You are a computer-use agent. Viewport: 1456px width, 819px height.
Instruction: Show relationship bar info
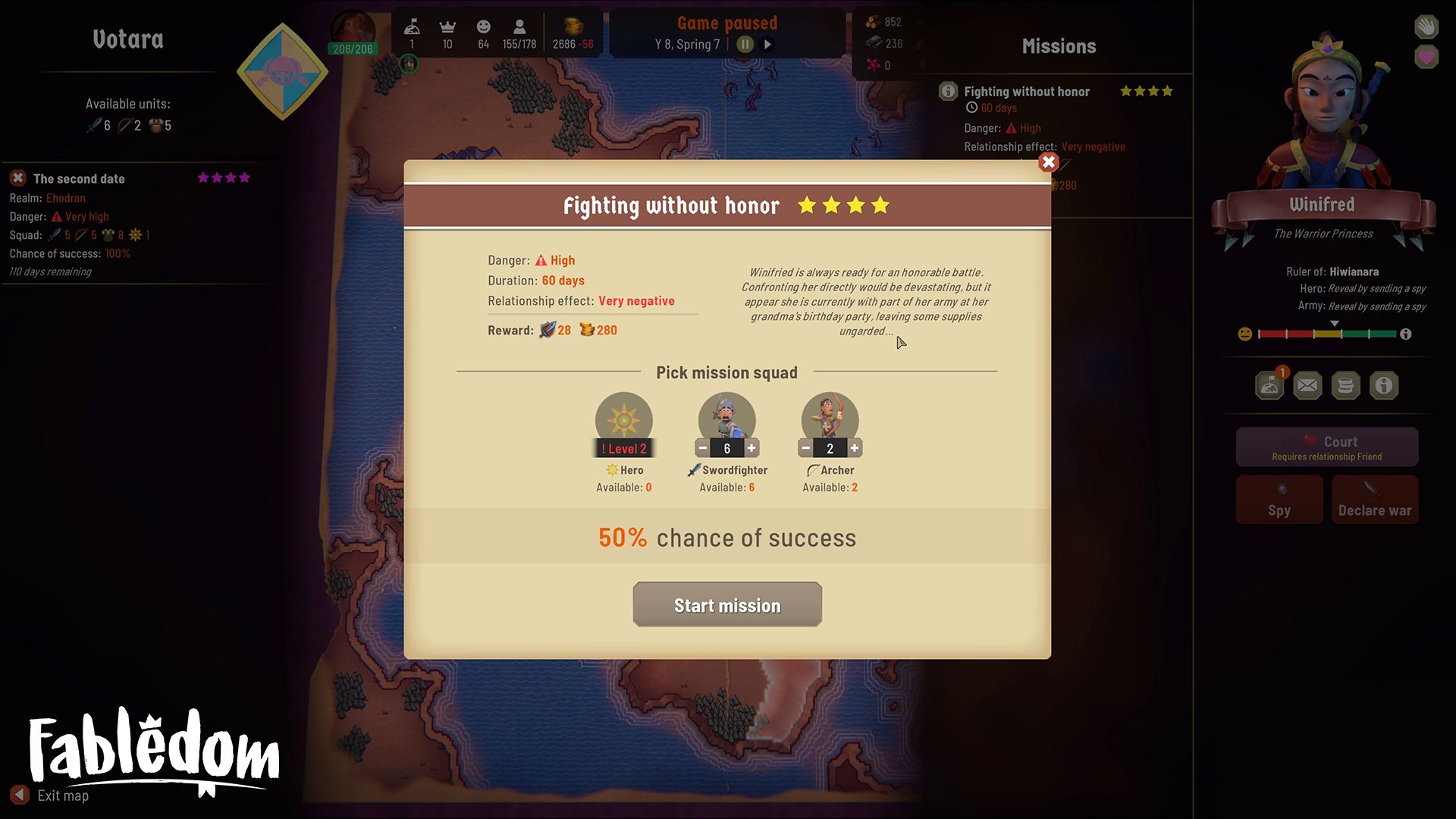click(x=1405, y=334)
